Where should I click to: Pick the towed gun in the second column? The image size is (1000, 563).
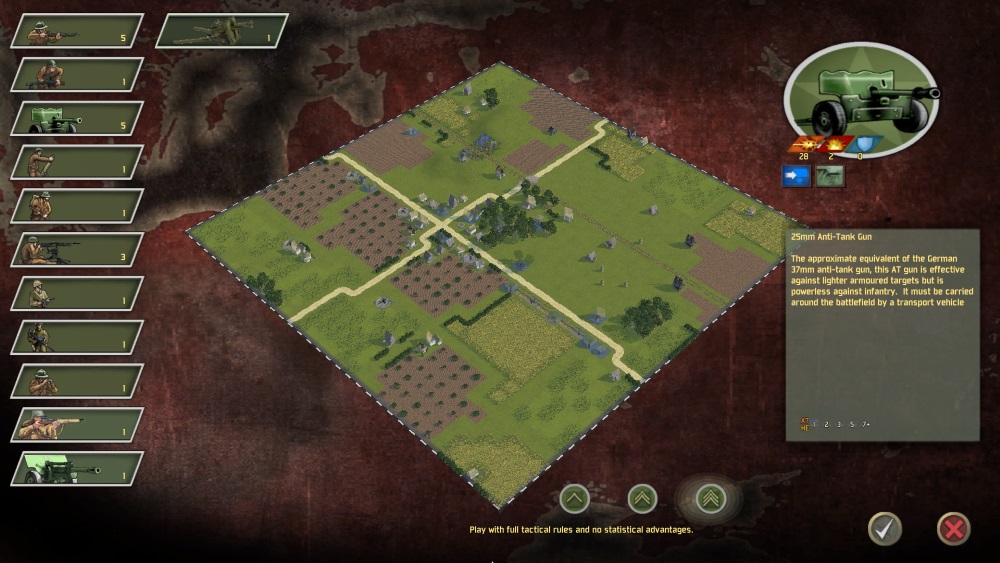[222, 30]
